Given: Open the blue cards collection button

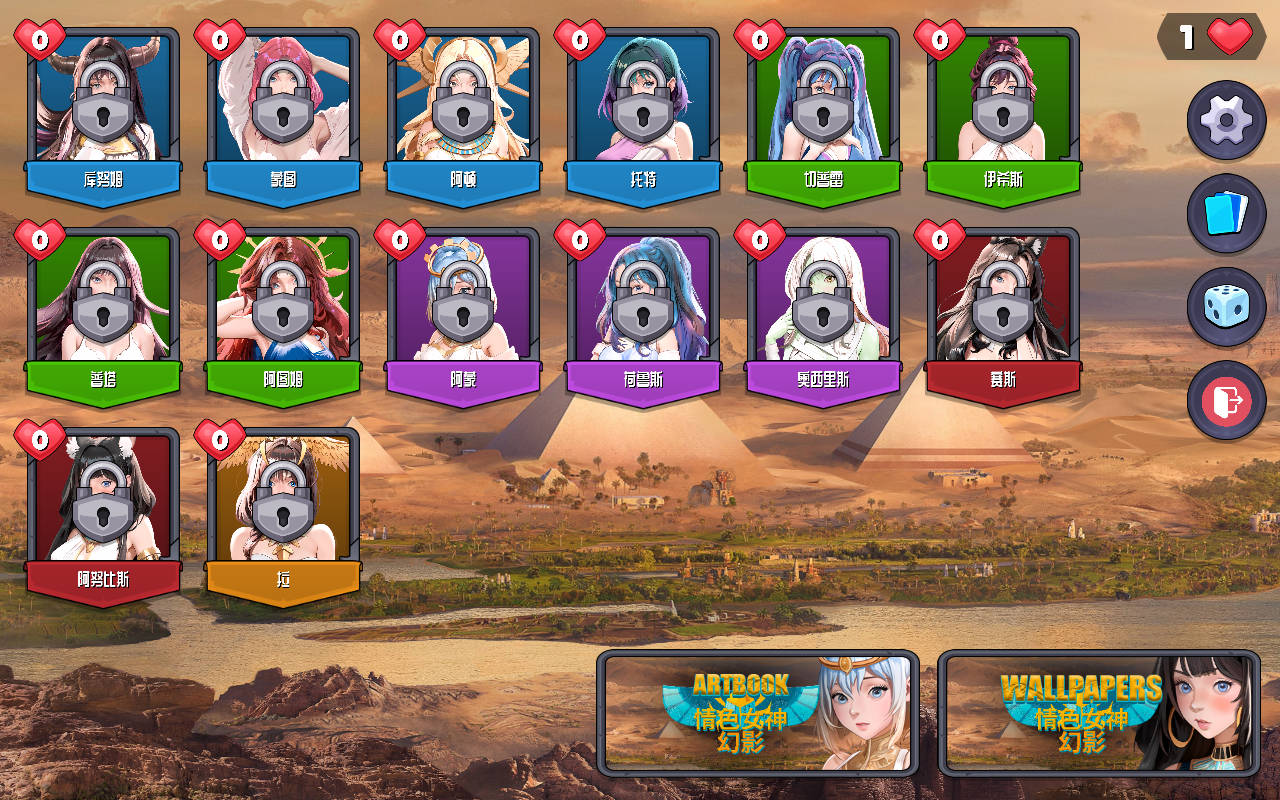Looking at the screenshot, I should click(x=1226, y=214).
